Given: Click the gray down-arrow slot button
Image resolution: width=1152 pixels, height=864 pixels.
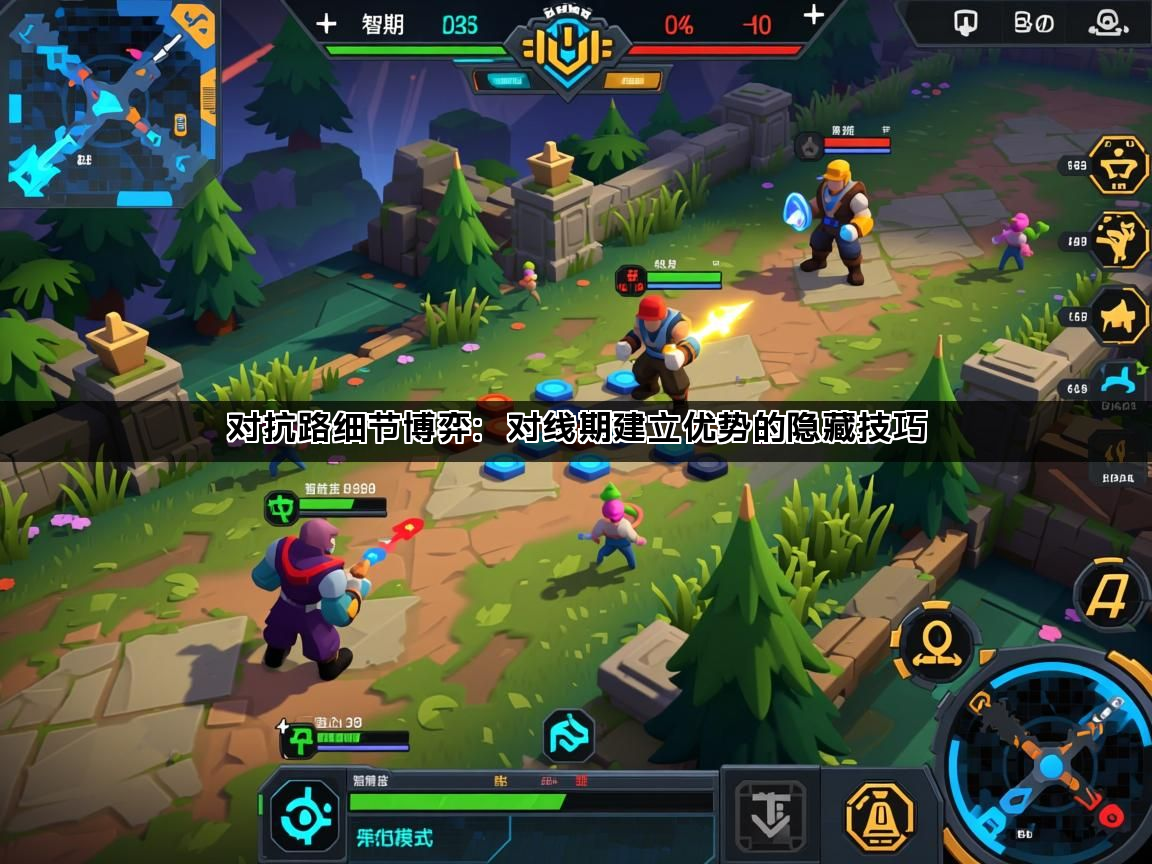Looking at the screenshot, I should (770, 813).
